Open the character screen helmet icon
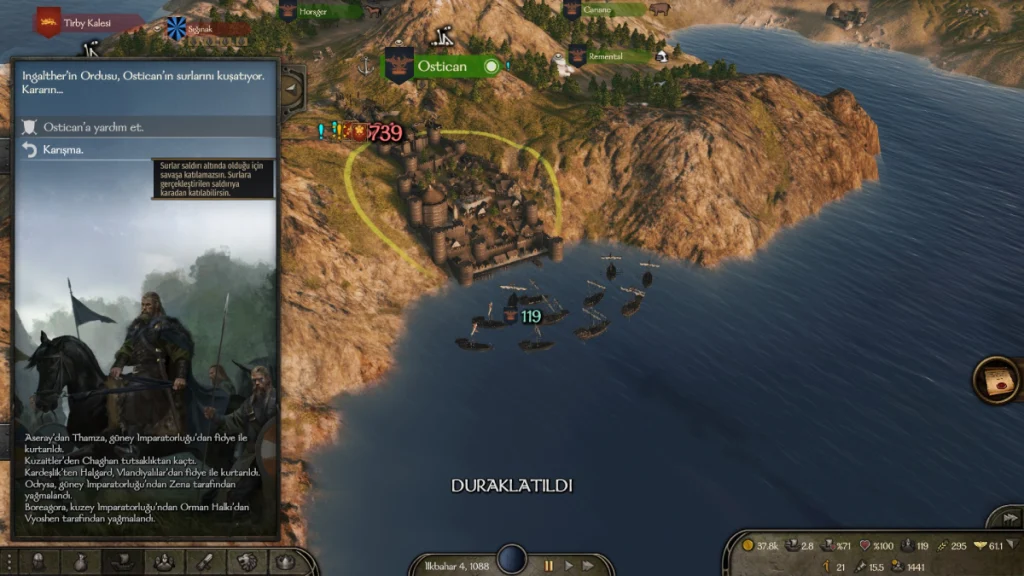 pos(38,561)
